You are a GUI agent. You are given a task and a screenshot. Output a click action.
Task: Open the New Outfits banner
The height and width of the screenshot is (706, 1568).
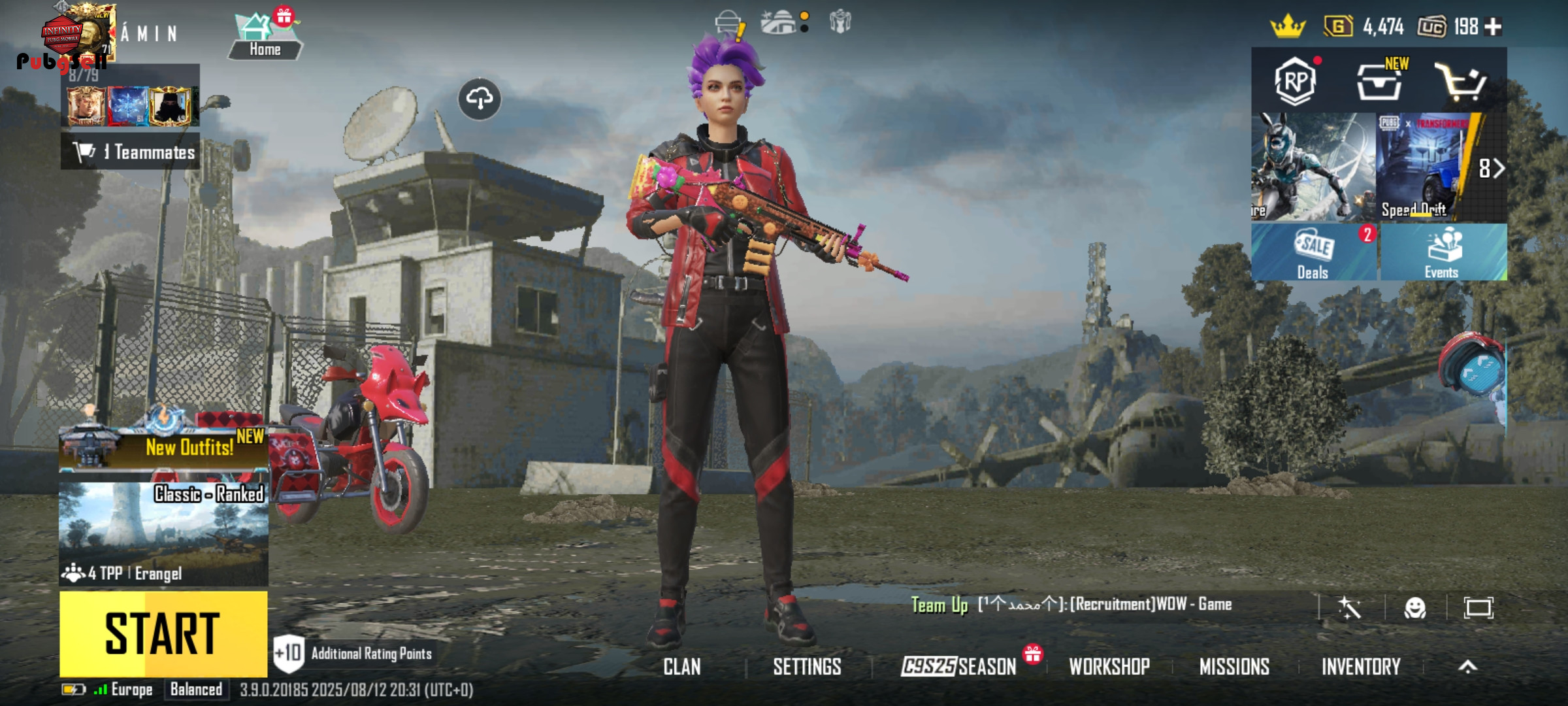tap(163, 447)
